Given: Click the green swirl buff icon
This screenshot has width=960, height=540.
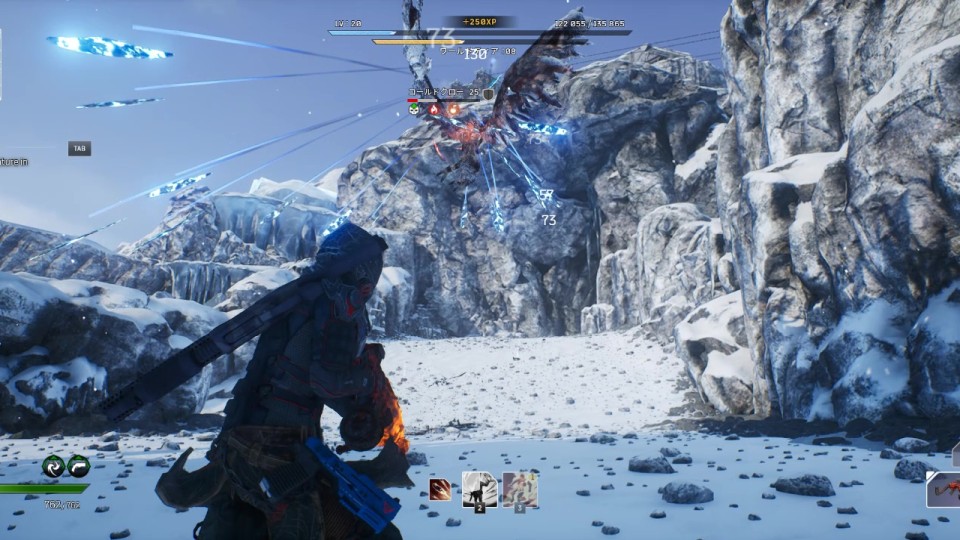Looking at the screenshot, I should [53, 466].
